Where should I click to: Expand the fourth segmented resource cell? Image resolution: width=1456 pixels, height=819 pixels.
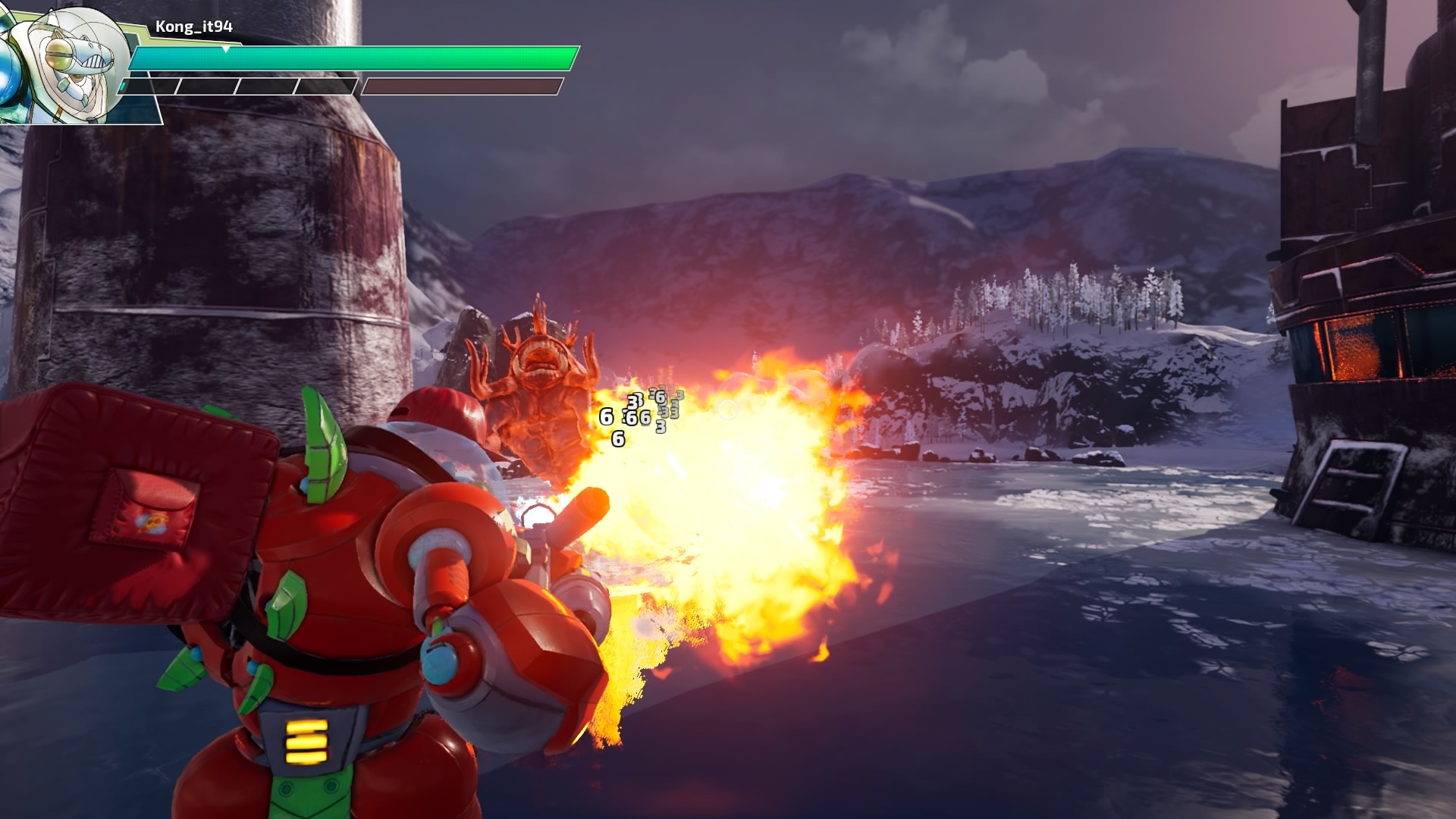325,85
